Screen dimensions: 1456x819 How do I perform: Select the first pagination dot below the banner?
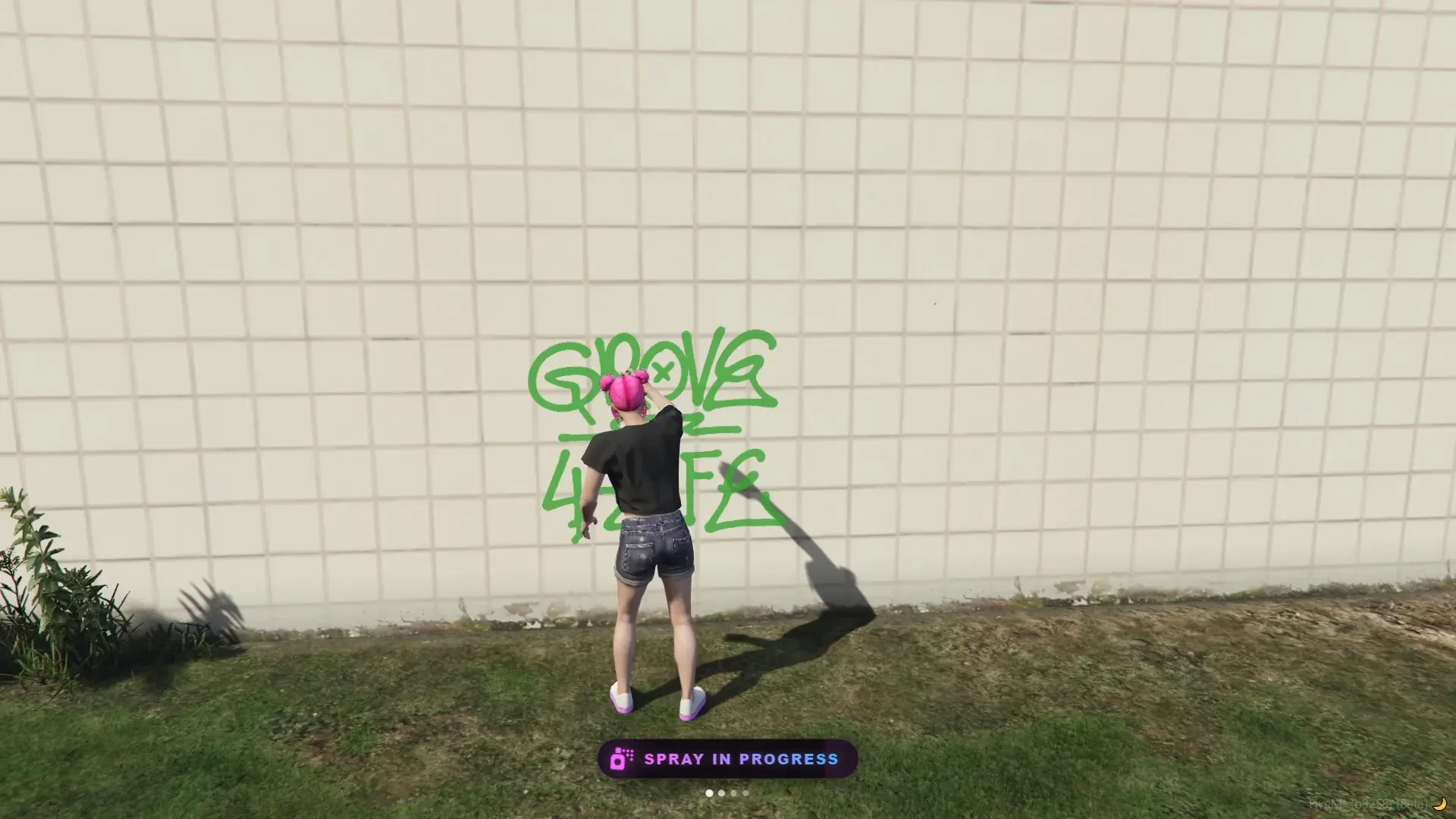click(x=709, y=794)
